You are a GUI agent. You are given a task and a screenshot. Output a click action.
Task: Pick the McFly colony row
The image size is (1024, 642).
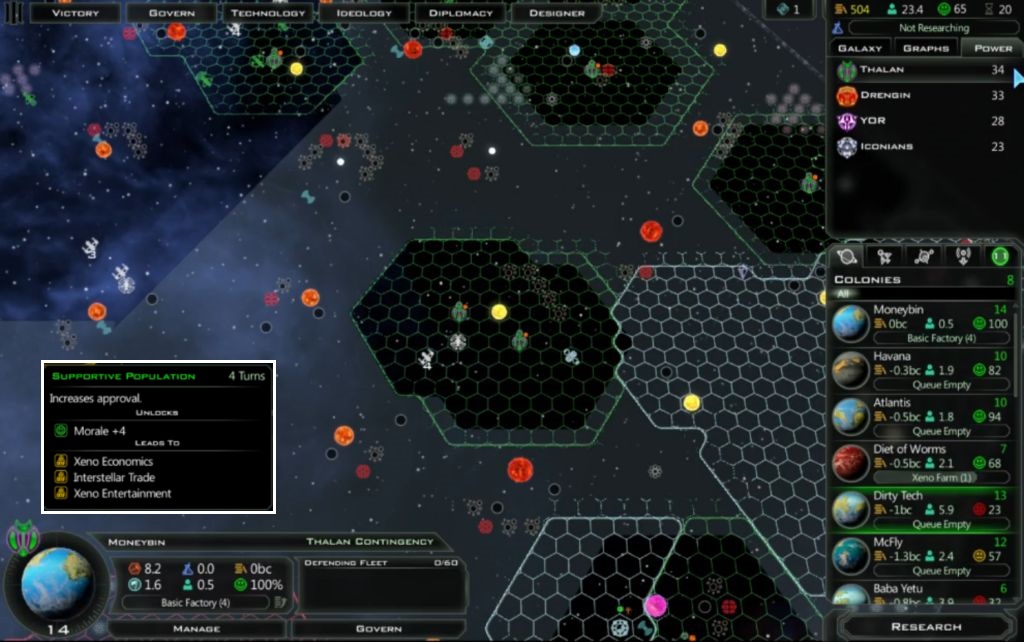pyautogui.click(x=922, y=556)
